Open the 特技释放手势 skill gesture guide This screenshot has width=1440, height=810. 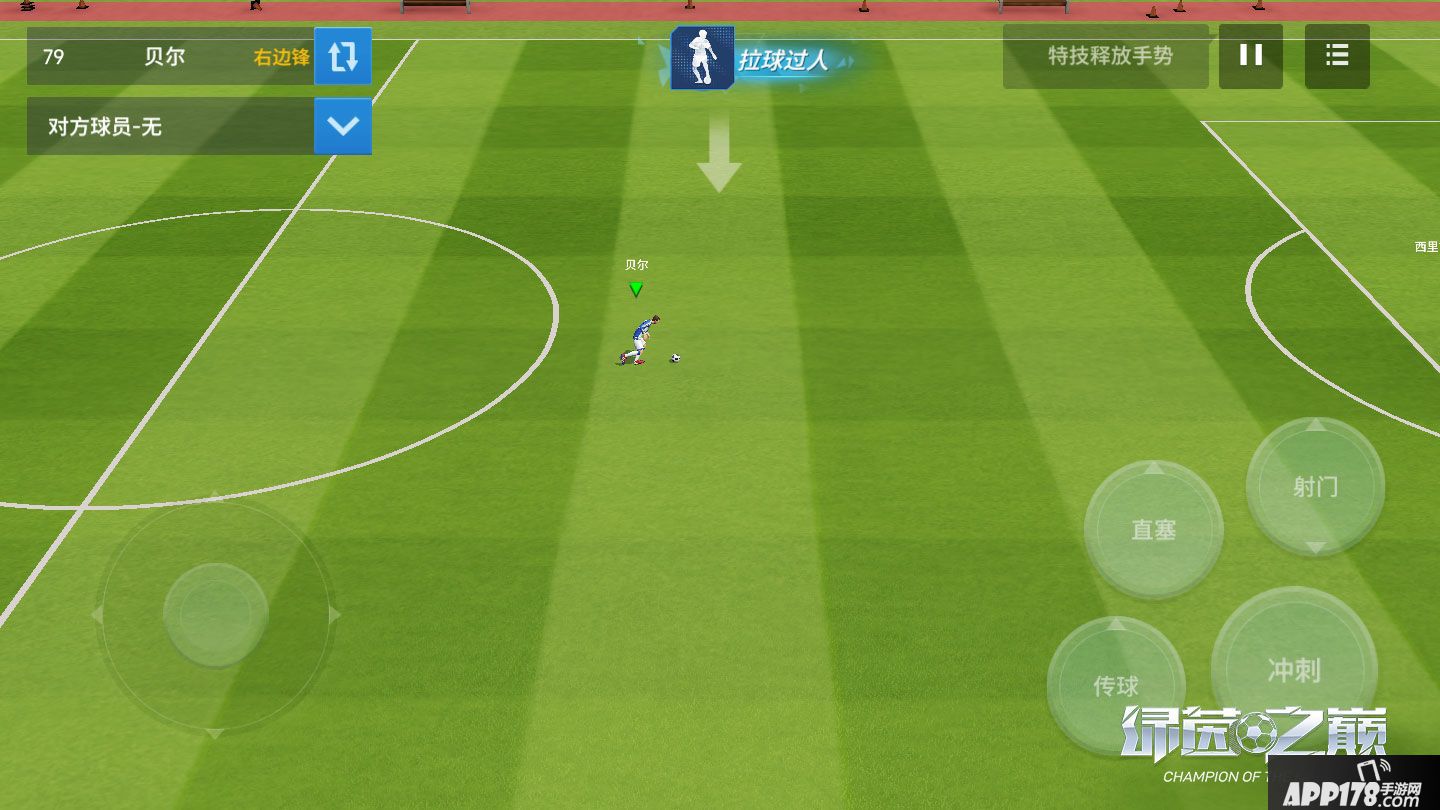1109,56
